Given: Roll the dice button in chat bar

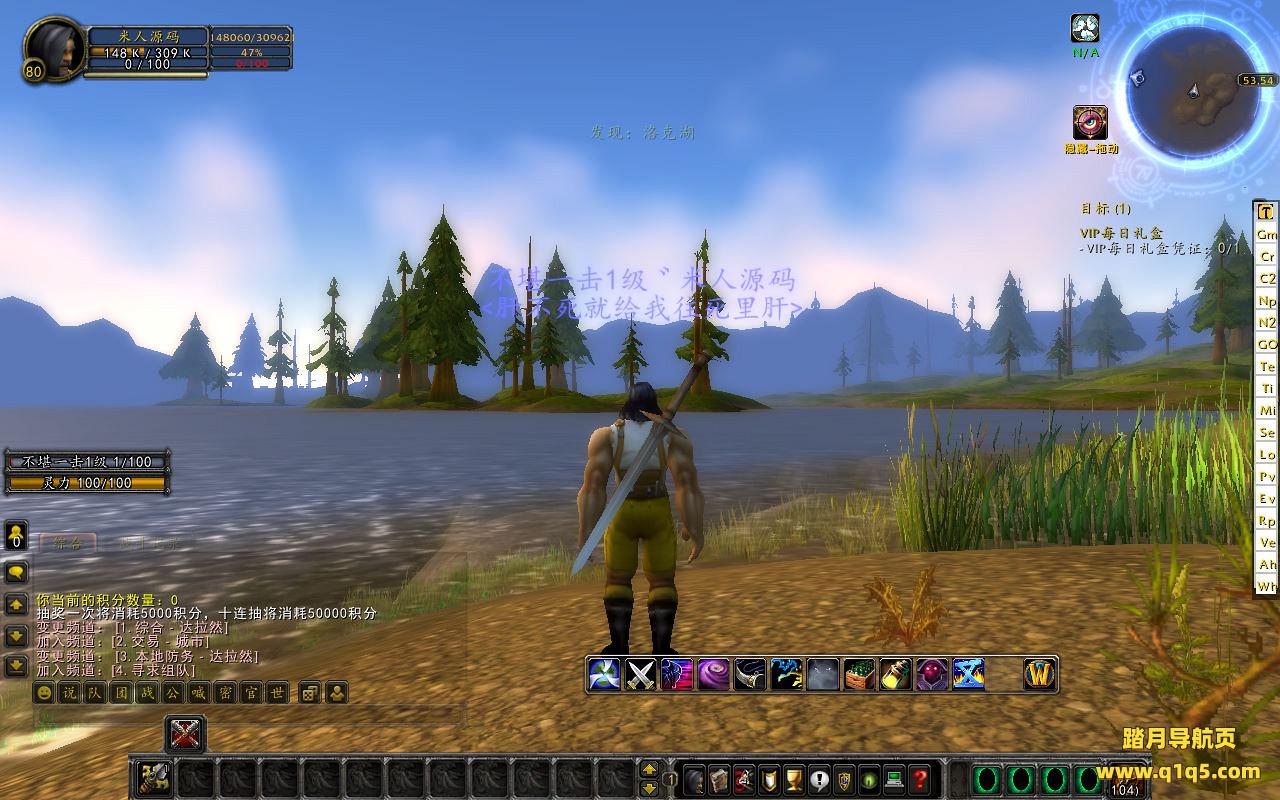Looking at the screenshot, I should 310,692.
